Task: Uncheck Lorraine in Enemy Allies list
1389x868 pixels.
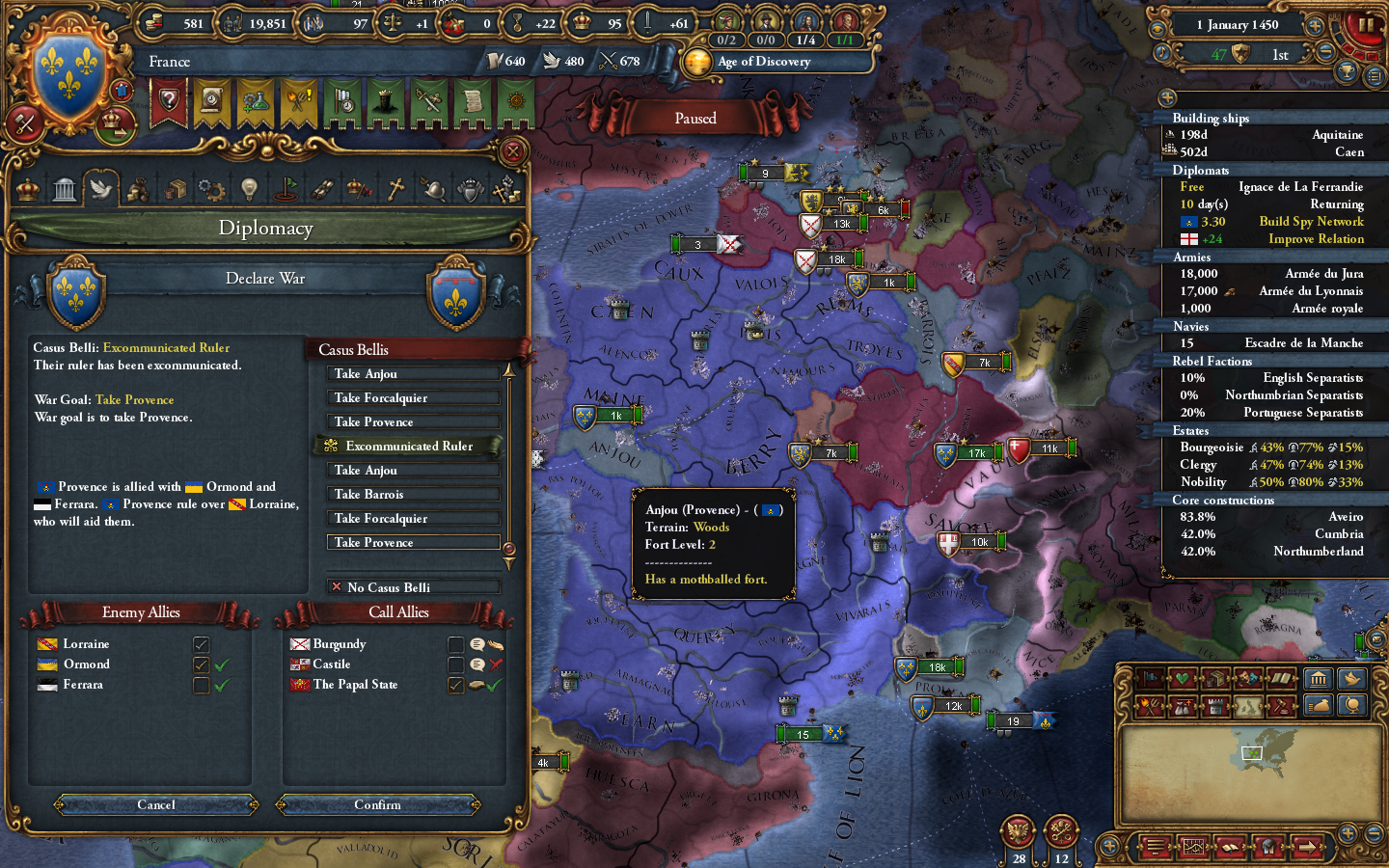Action: (201, 644)
